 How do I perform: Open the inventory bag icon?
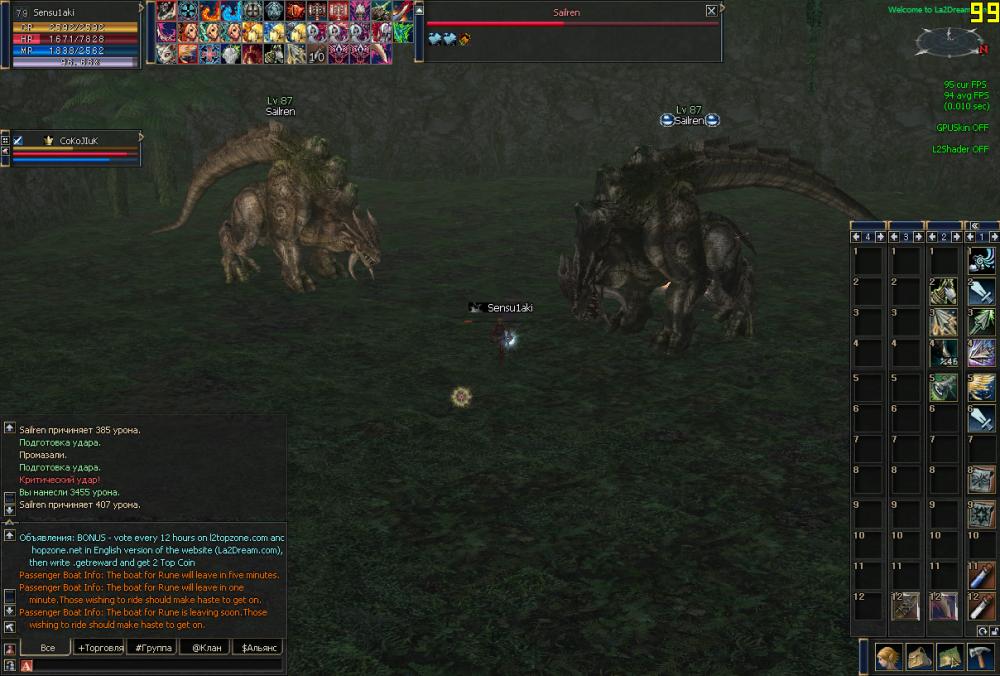919,657
